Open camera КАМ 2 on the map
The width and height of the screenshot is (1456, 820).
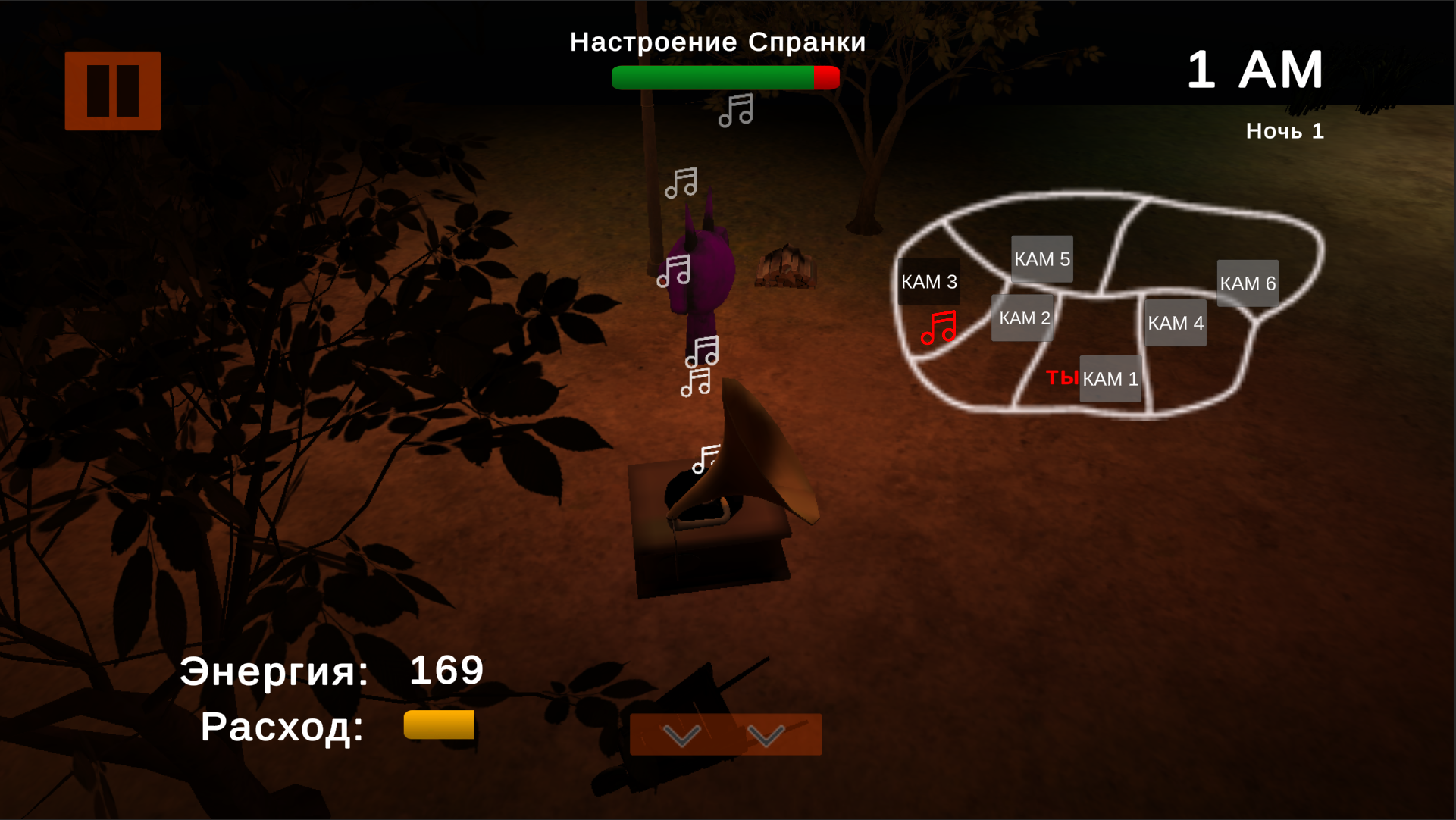pos(1022,318)
